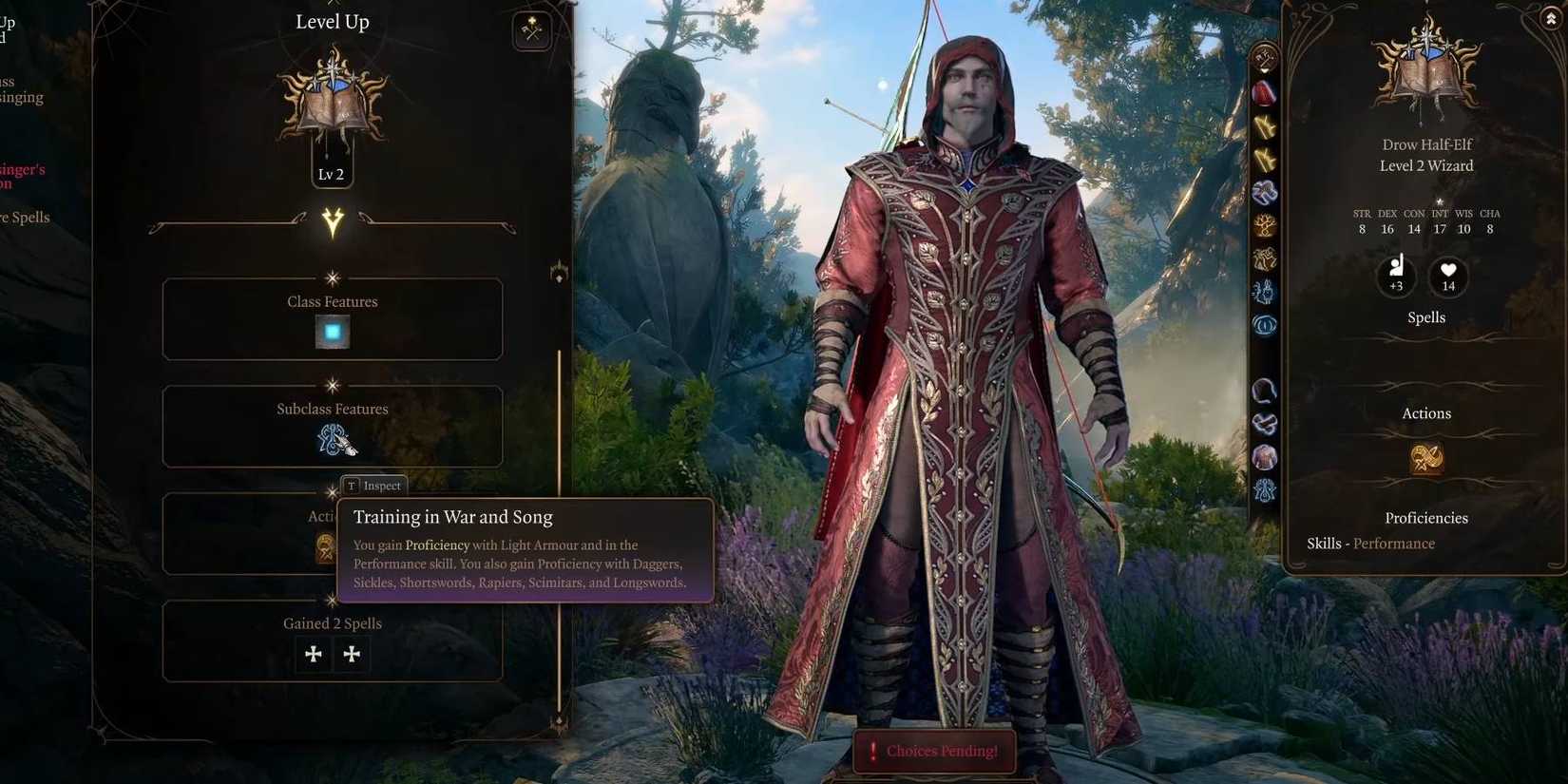Screen dimensions: 1568x784
Task: Click the heart icon showing 14 hit points
Action: tap(1447, 276)
